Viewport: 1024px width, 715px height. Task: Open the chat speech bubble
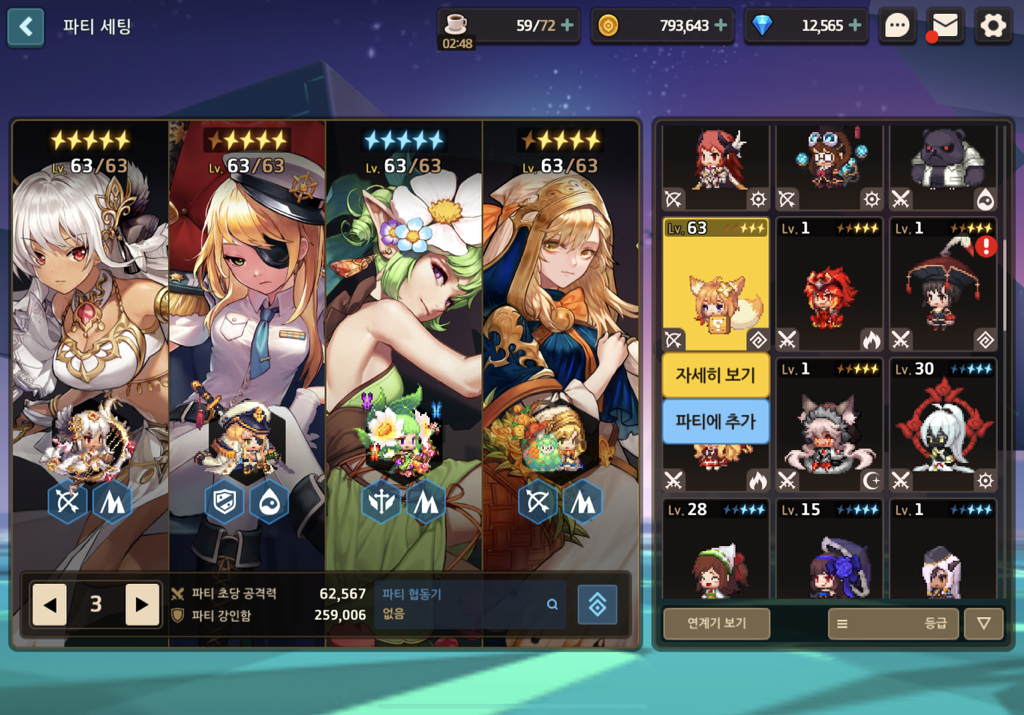[x=897, y=26]
